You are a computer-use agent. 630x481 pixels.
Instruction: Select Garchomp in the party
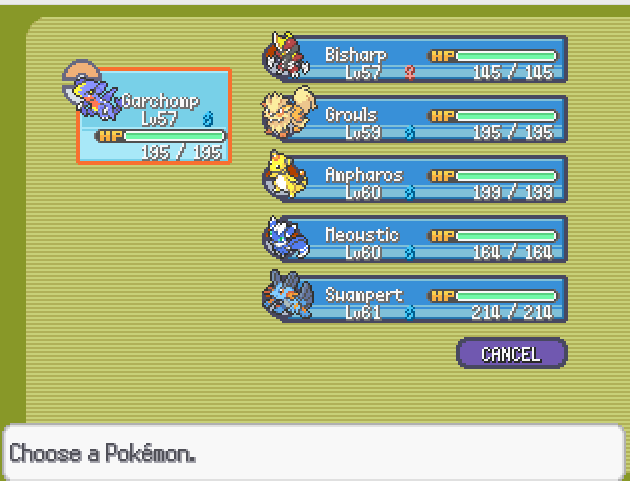coord(155,116)
